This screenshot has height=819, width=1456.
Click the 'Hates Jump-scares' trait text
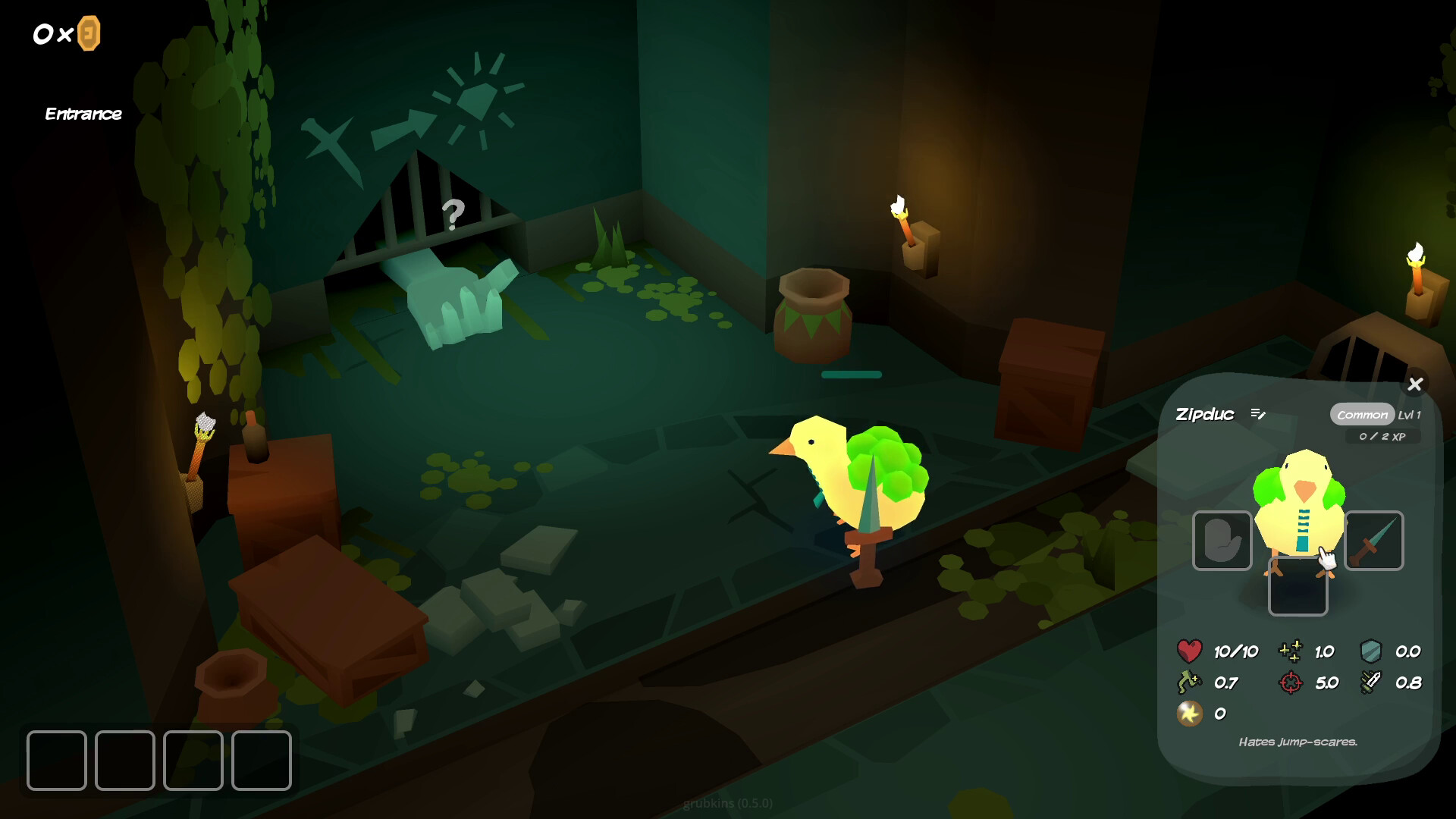click(x=1299, y=743)
